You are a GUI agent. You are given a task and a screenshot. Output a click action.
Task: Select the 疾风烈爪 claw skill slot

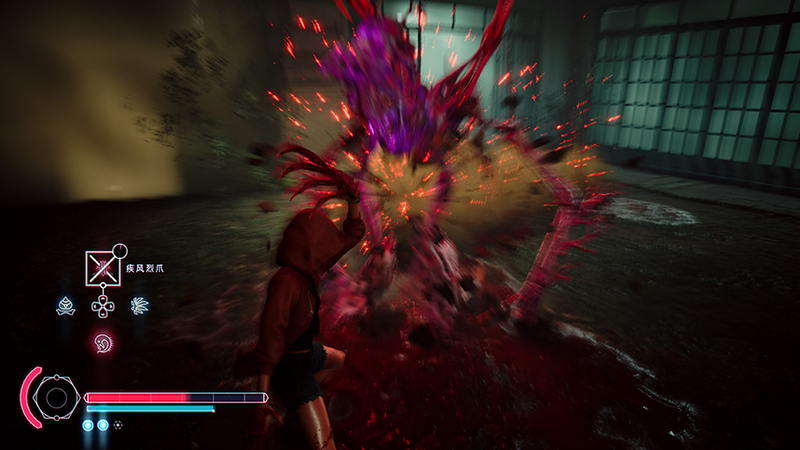[102, 267]
